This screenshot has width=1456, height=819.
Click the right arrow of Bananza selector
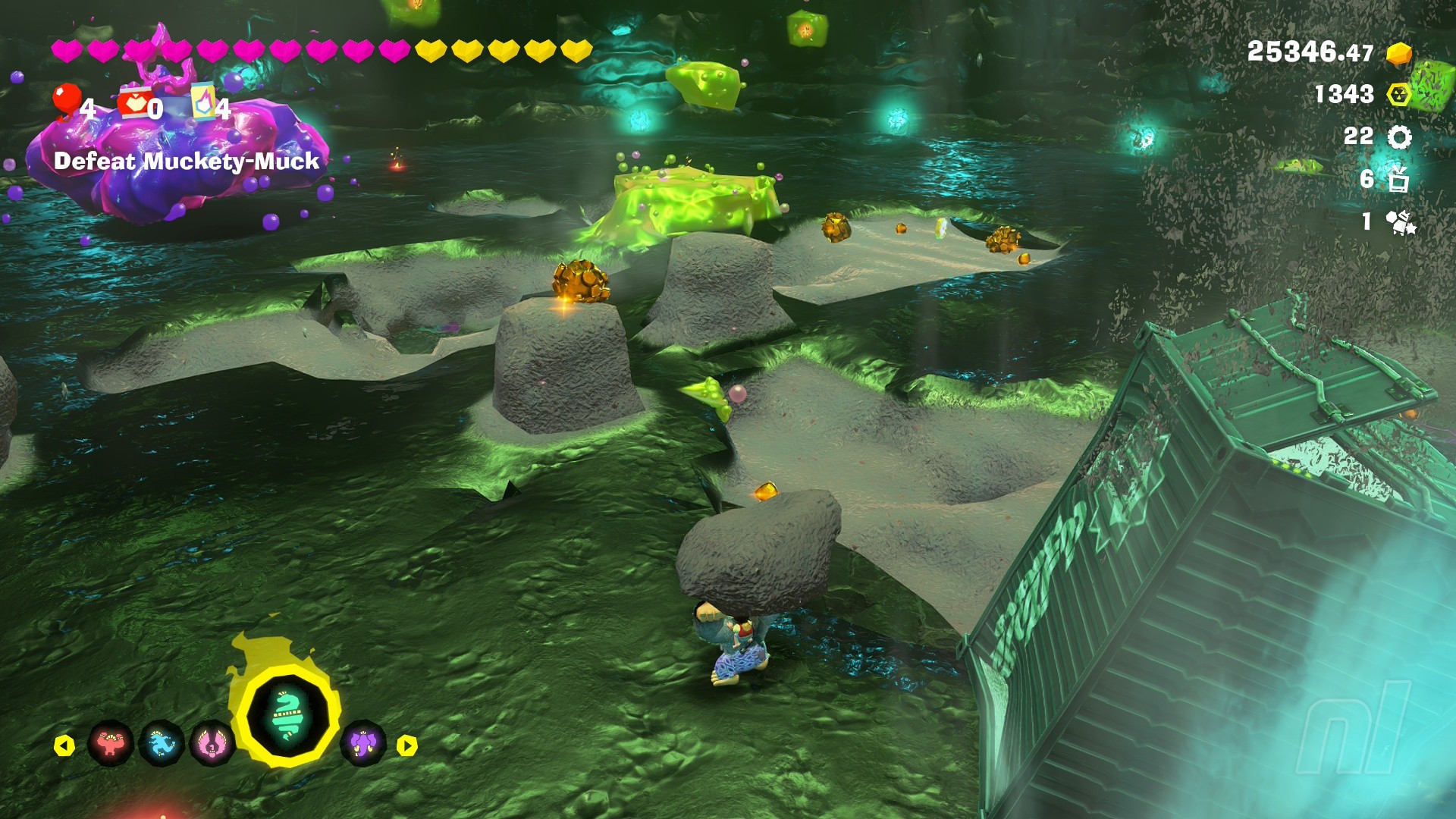coord(407,746)
